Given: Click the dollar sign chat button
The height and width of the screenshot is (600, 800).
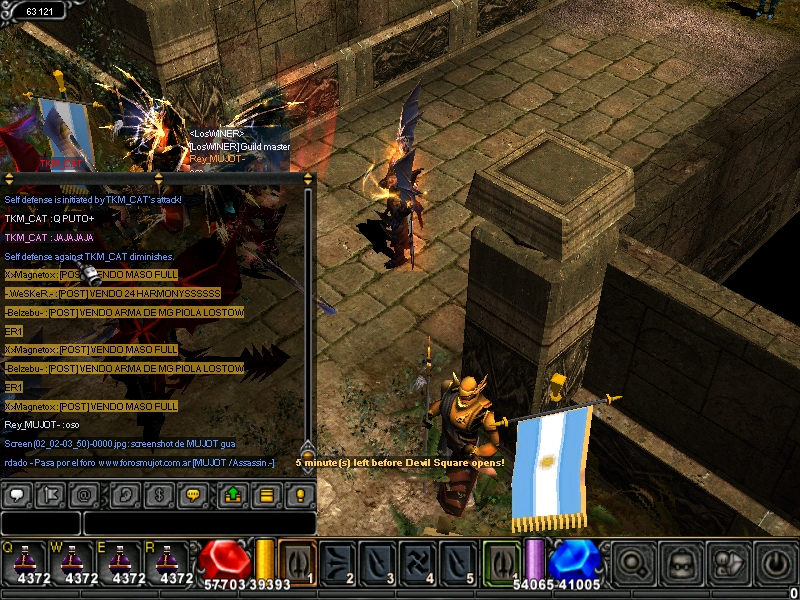Looking at the screenshot, I should 157,494.
